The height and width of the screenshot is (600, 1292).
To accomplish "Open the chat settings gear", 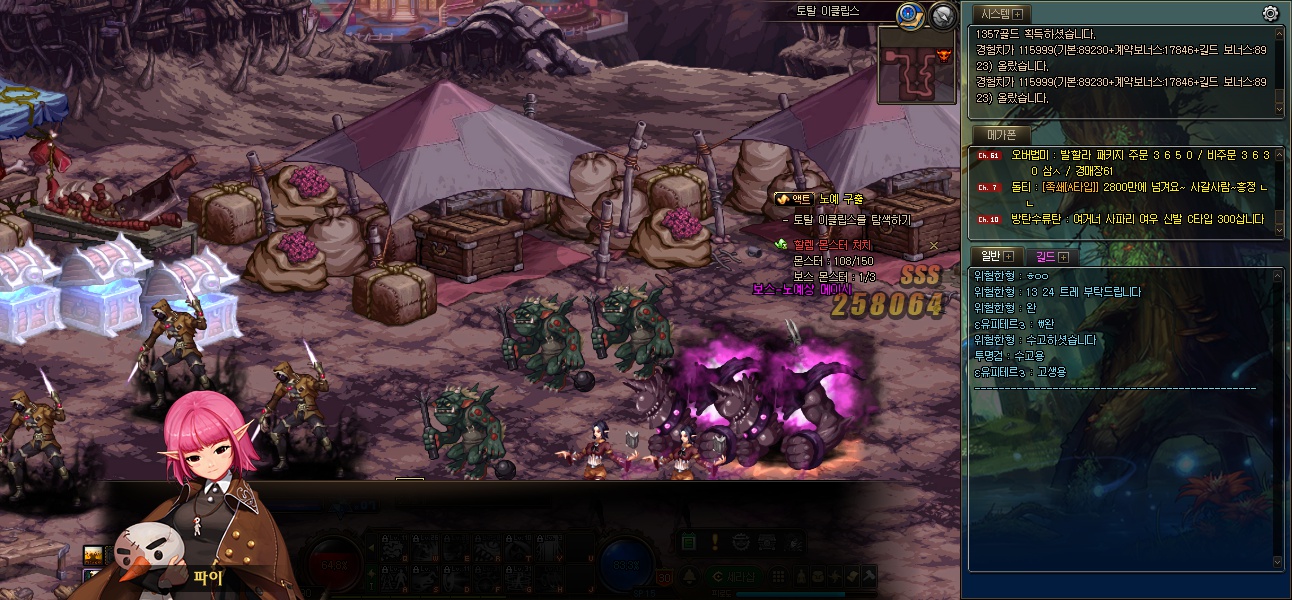I will 1270,13.
